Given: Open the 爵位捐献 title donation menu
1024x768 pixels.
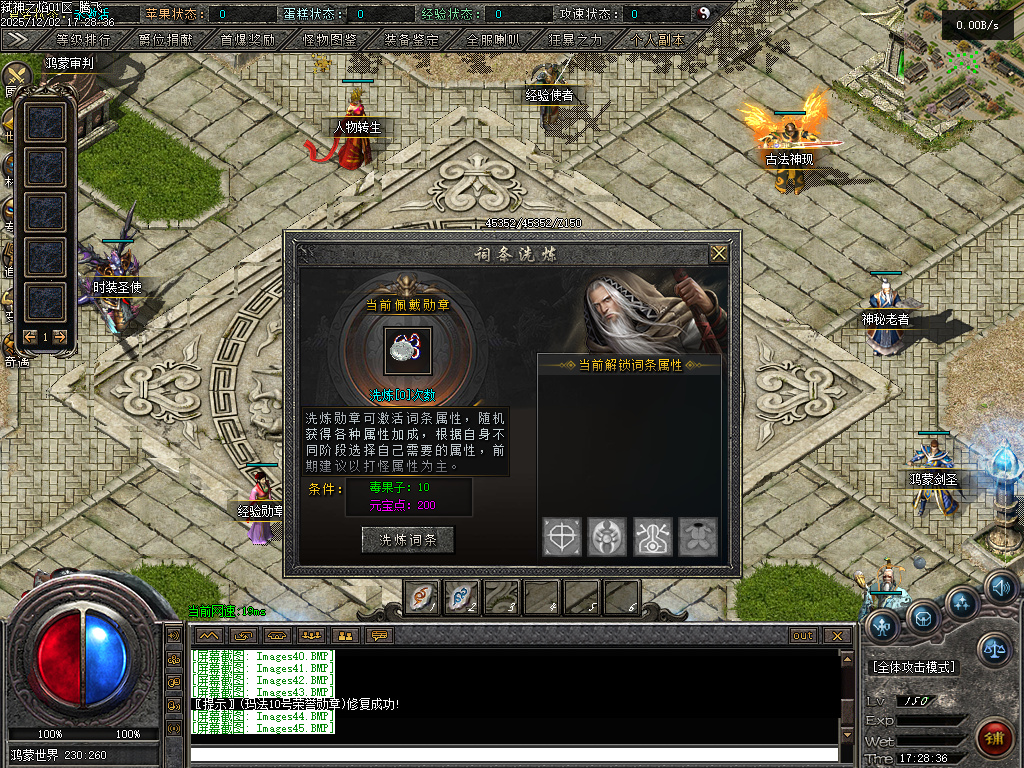Looking at the screenshot, I should point(166,41).
